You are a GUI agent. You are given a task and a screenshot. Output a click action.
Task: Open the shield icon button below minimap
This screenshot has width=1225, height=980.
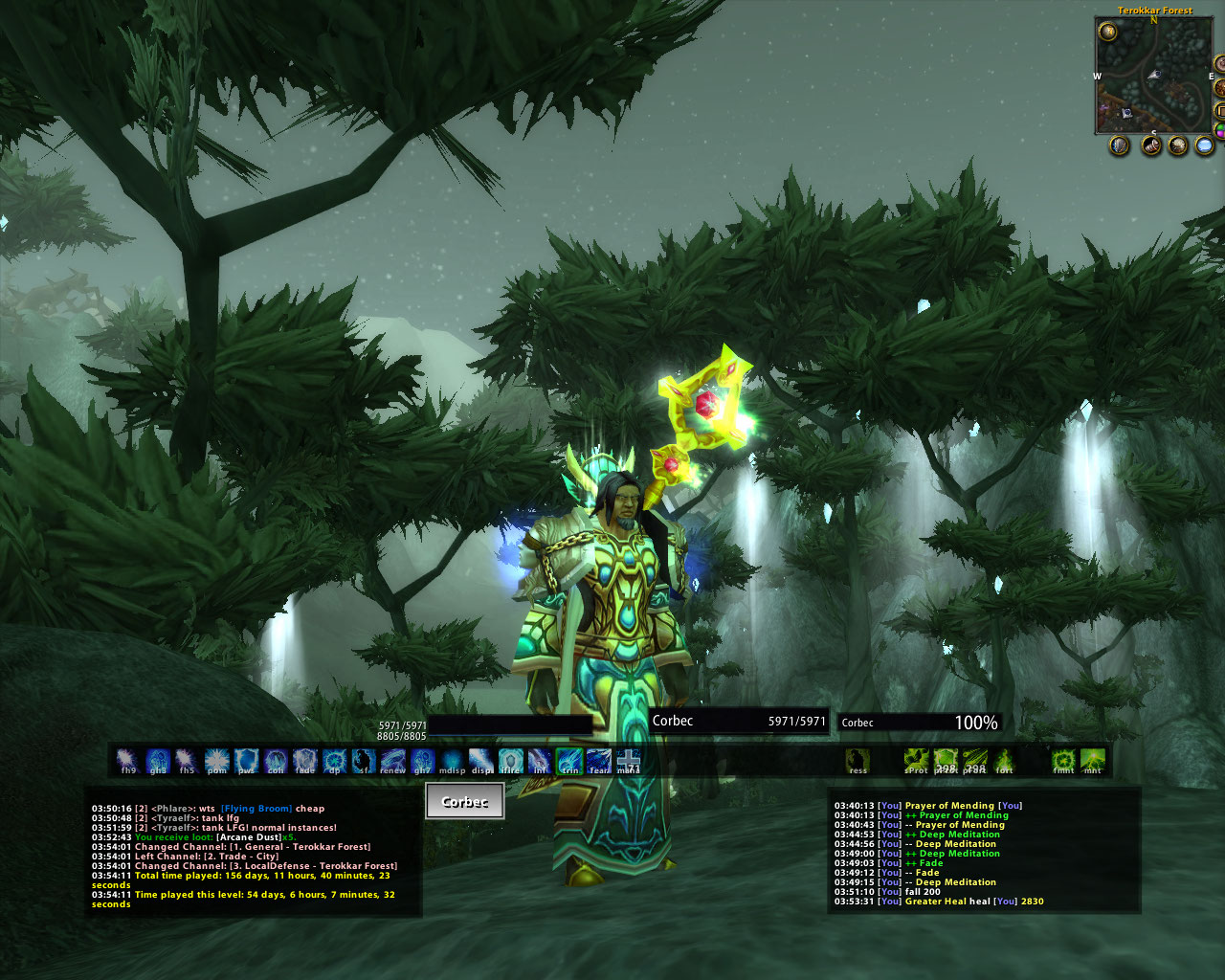1120,145
